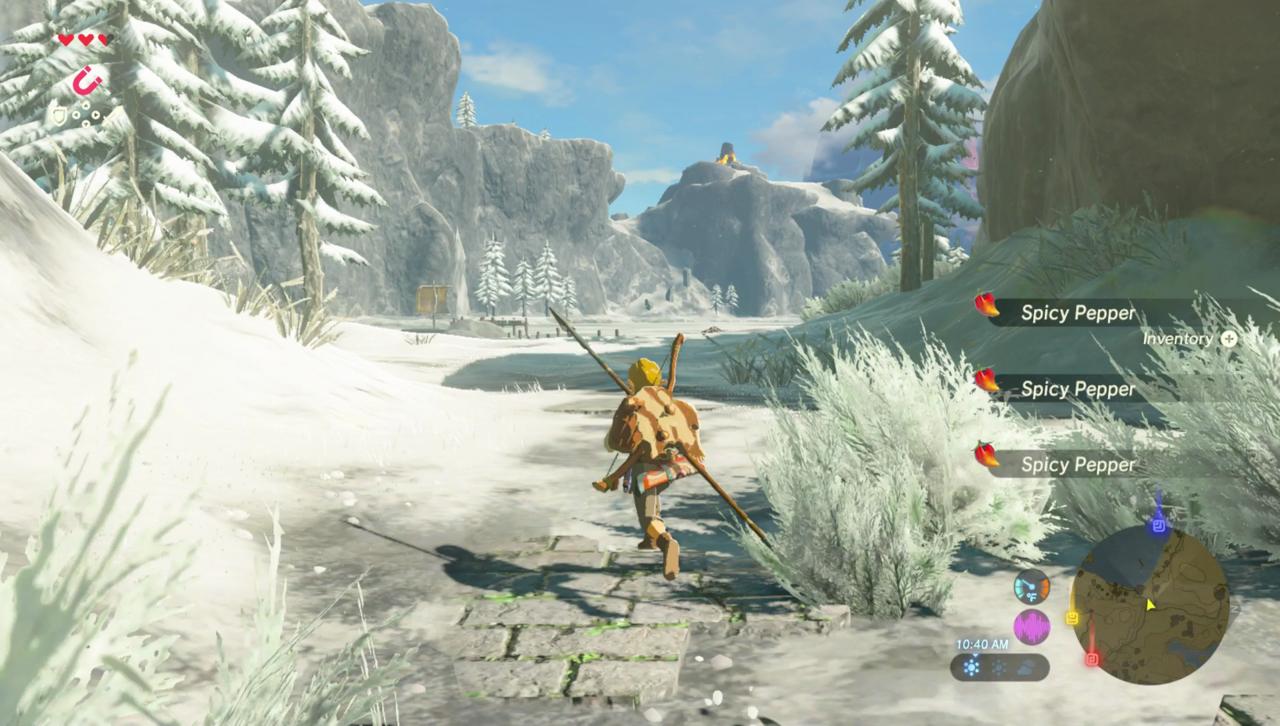The height and width of the screenshot is (726, 1280).
Task: Select the yellow shrine marker on the minimap edge
Action: click(1073, 618)
